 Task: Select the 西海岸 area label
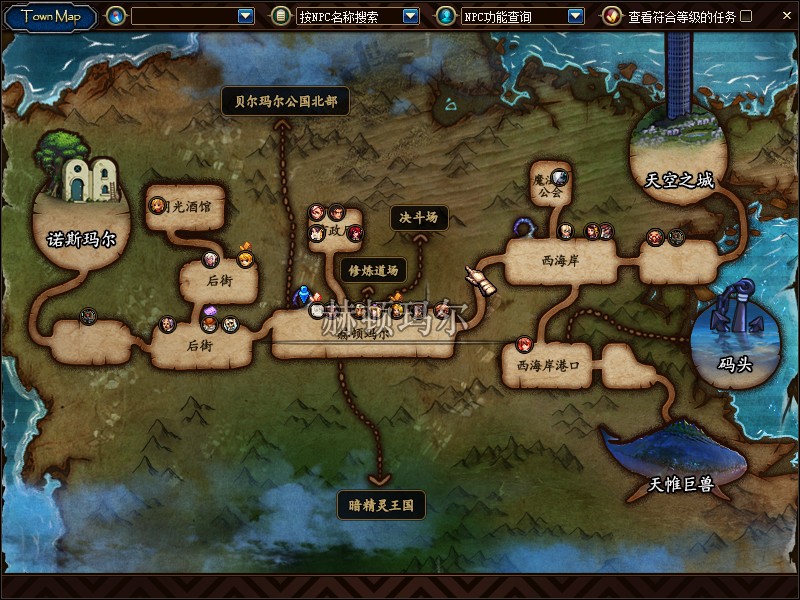[x=560, y=260]
